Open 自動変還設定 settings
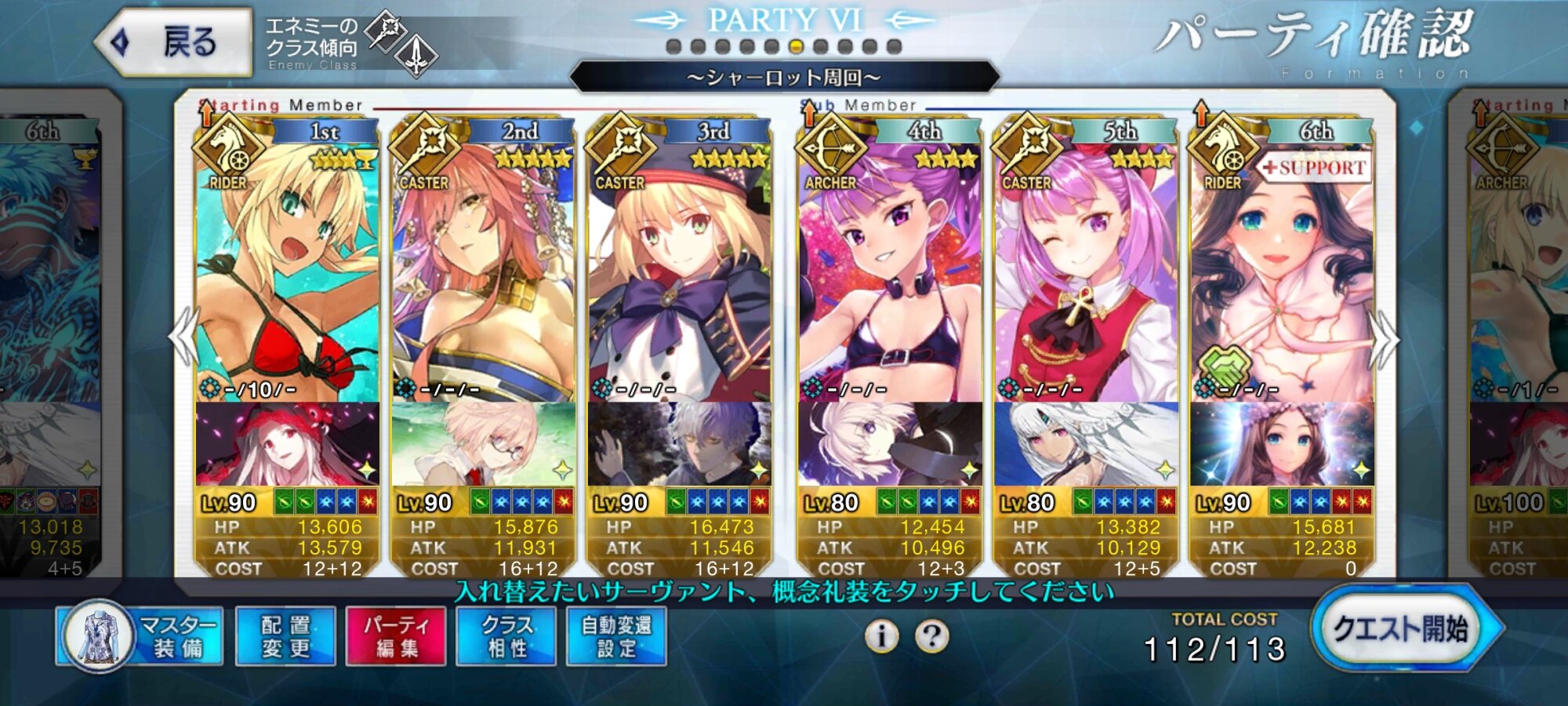Viewport: 1568px width, 706px height. [616, 636]
